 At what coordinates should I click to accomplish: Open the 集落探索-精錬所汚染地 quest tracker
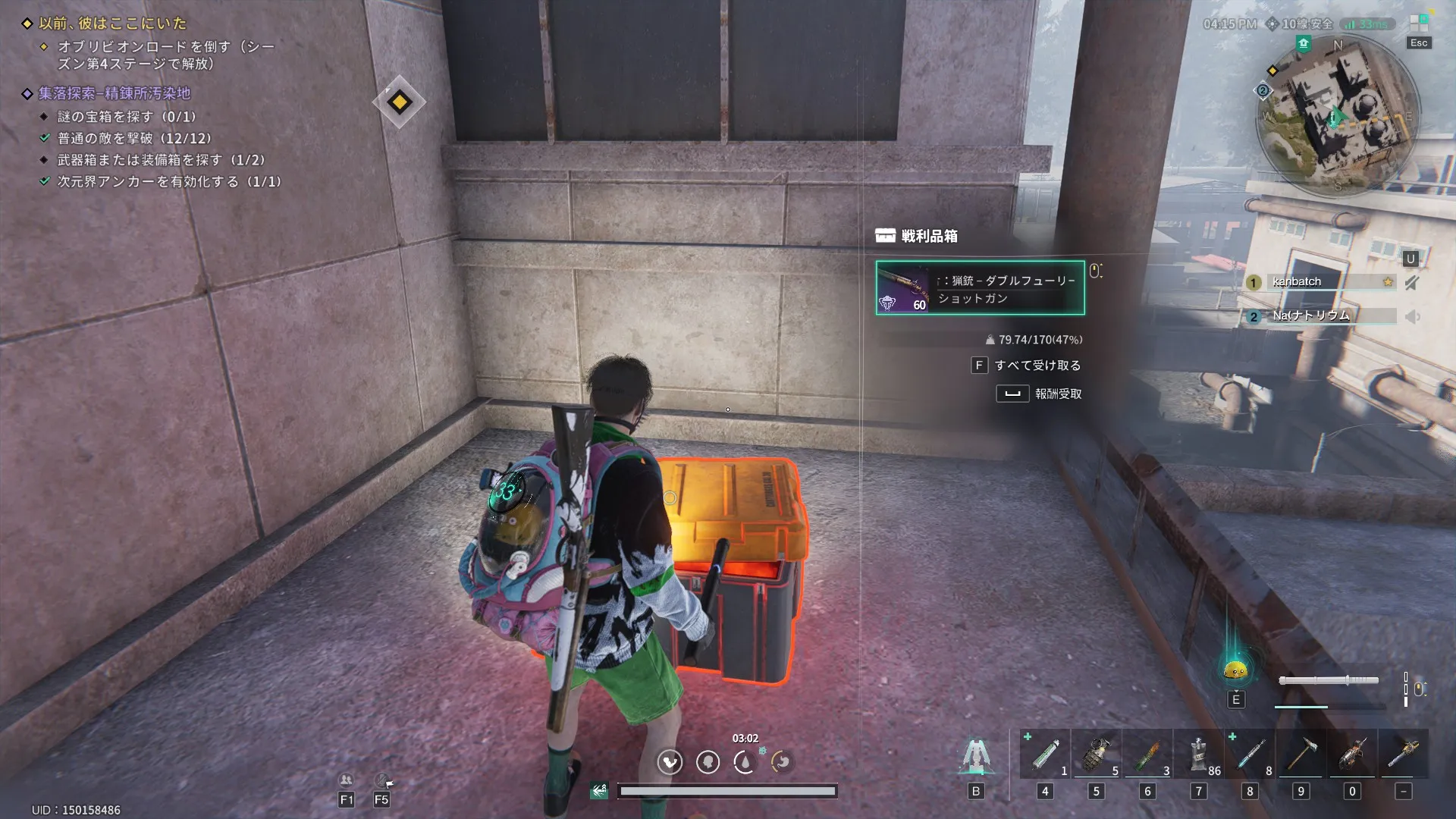[x=115, y=94]
